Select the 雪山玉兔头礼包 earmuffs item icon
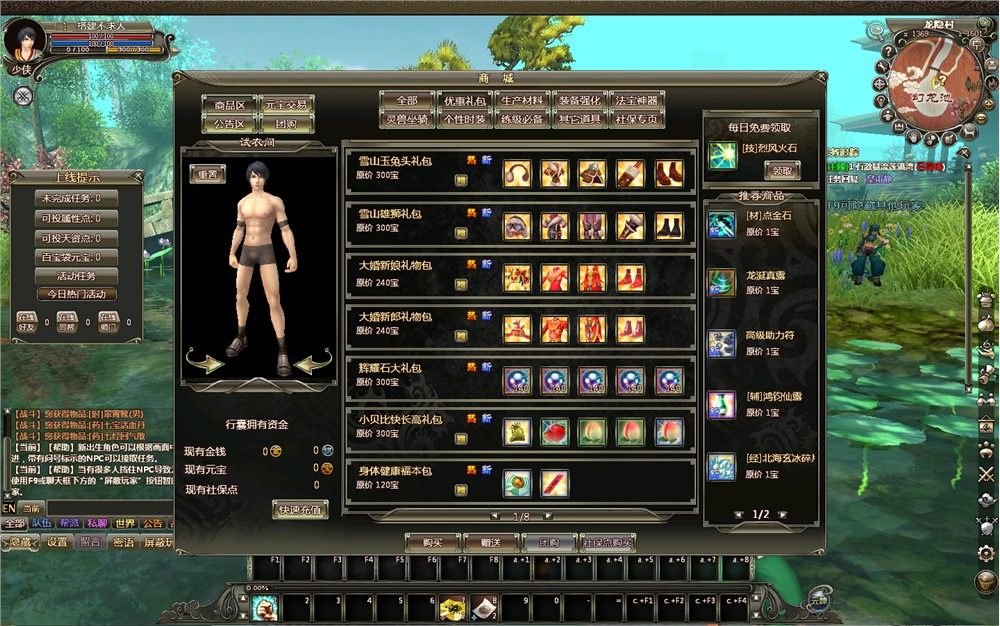This screenshot has width=1000, height=626. 517,173
